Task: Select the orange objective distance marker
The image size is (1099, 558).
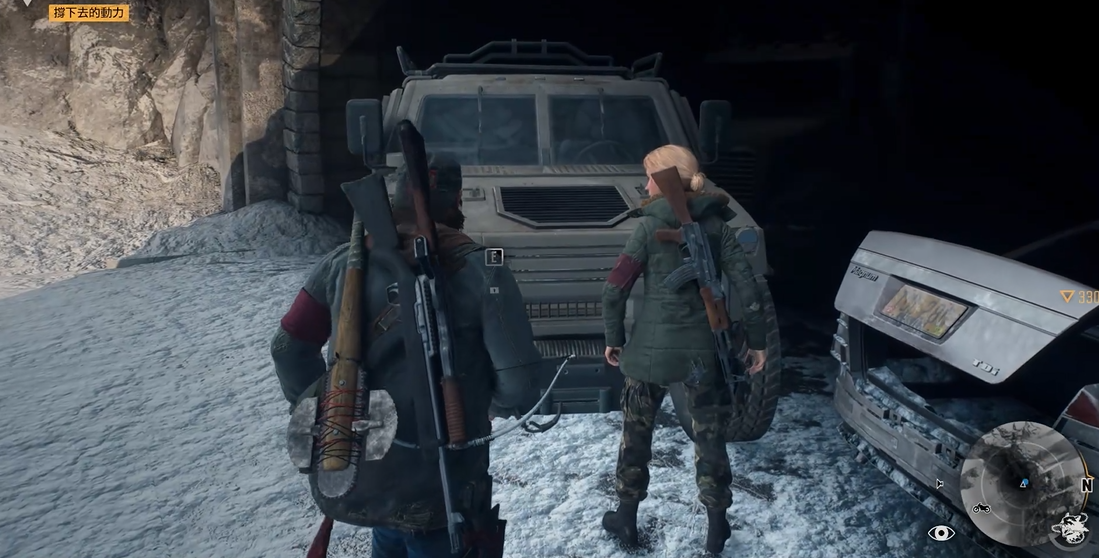Action: coord(1078,297)
